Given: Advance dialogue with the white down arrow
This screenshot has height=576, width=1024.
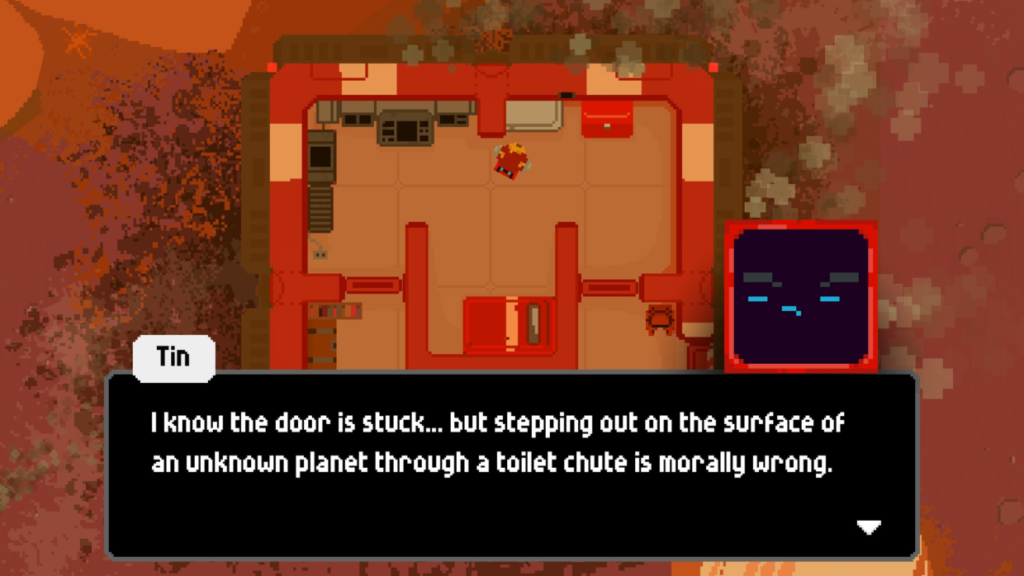Looking at the screenshot, I should [x=869, y=527].
